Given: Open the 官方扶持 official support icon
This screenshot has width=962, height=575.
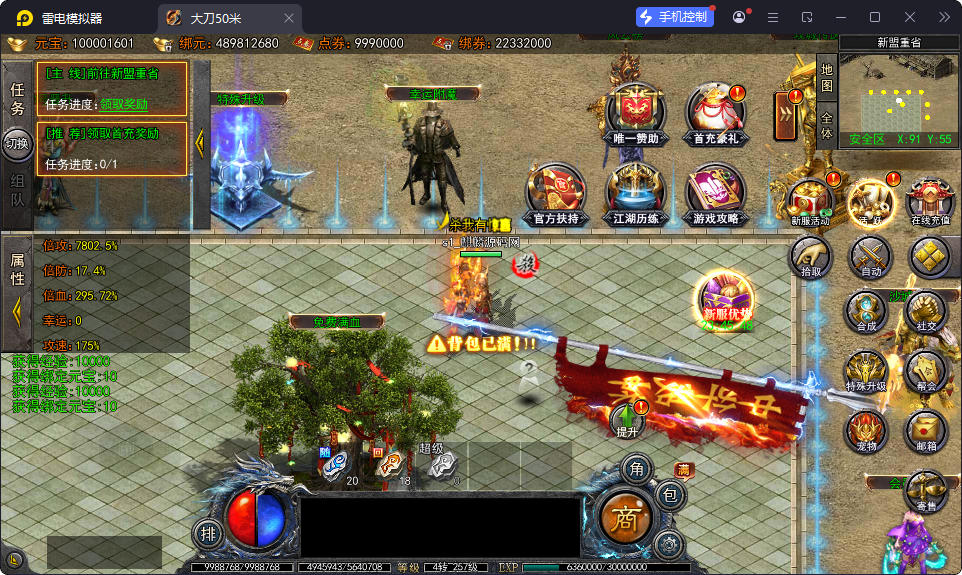Looking at the screenshot, I should [x=556, y=192].
